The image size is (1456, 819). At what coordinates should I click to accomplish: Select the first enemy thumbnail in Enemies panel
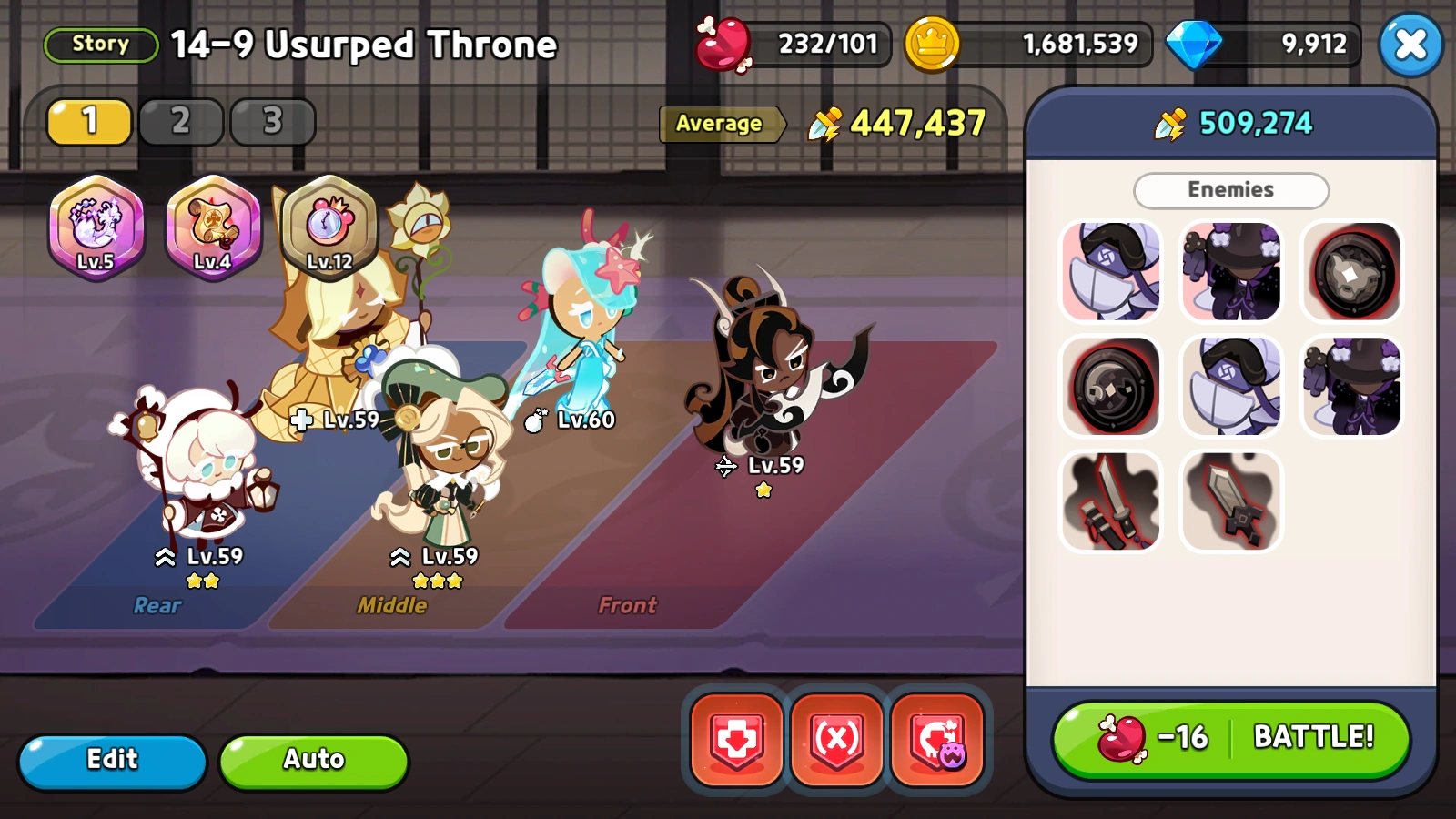(1111, 271)
